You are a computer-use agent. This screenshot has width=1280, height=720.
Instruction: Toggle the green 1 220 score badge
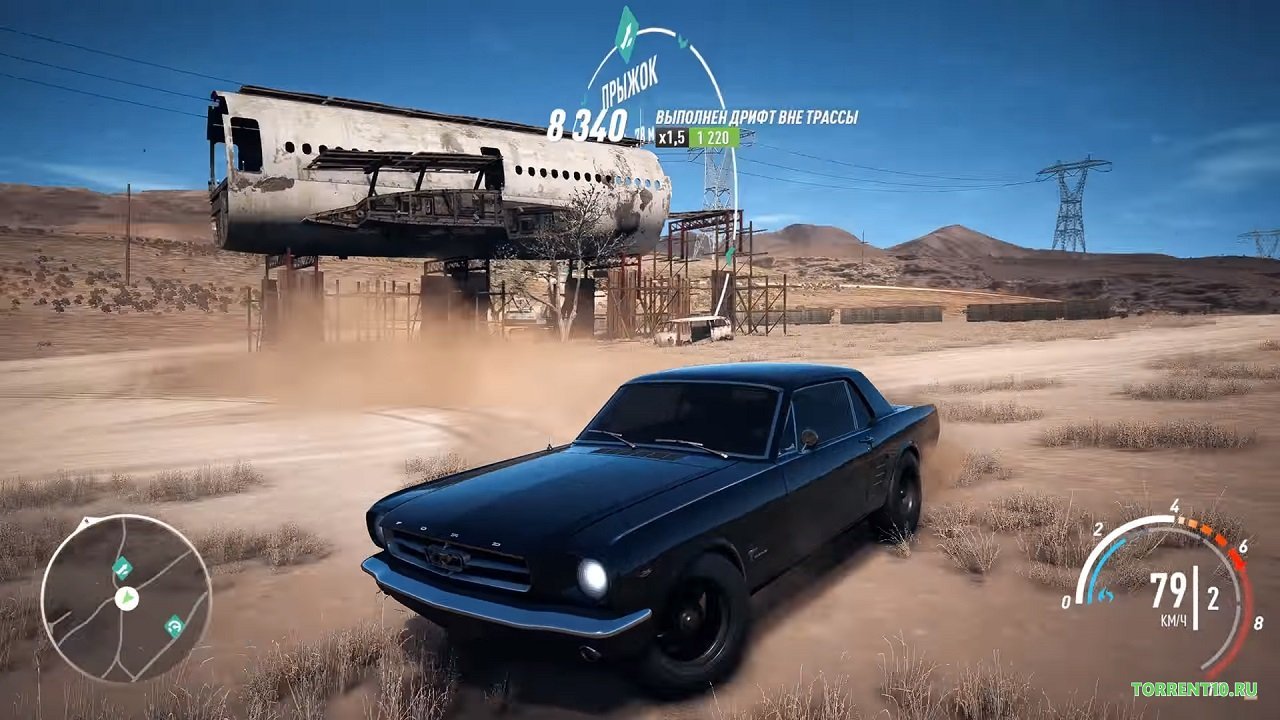713,137
